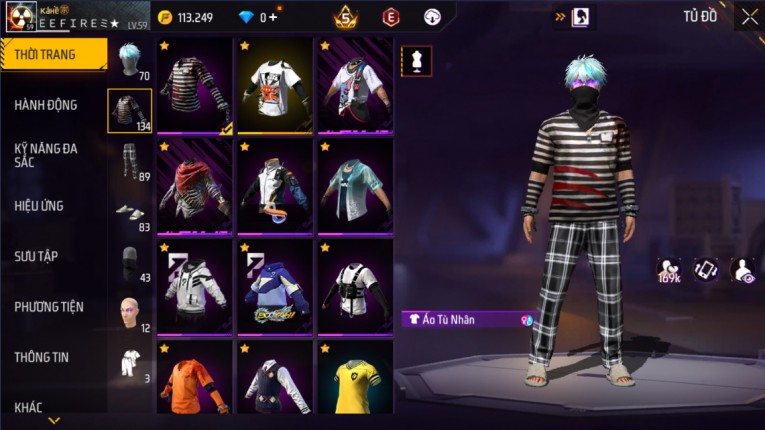
Task: Click the mannequin outfit preview icon
Action: [417, 61]
